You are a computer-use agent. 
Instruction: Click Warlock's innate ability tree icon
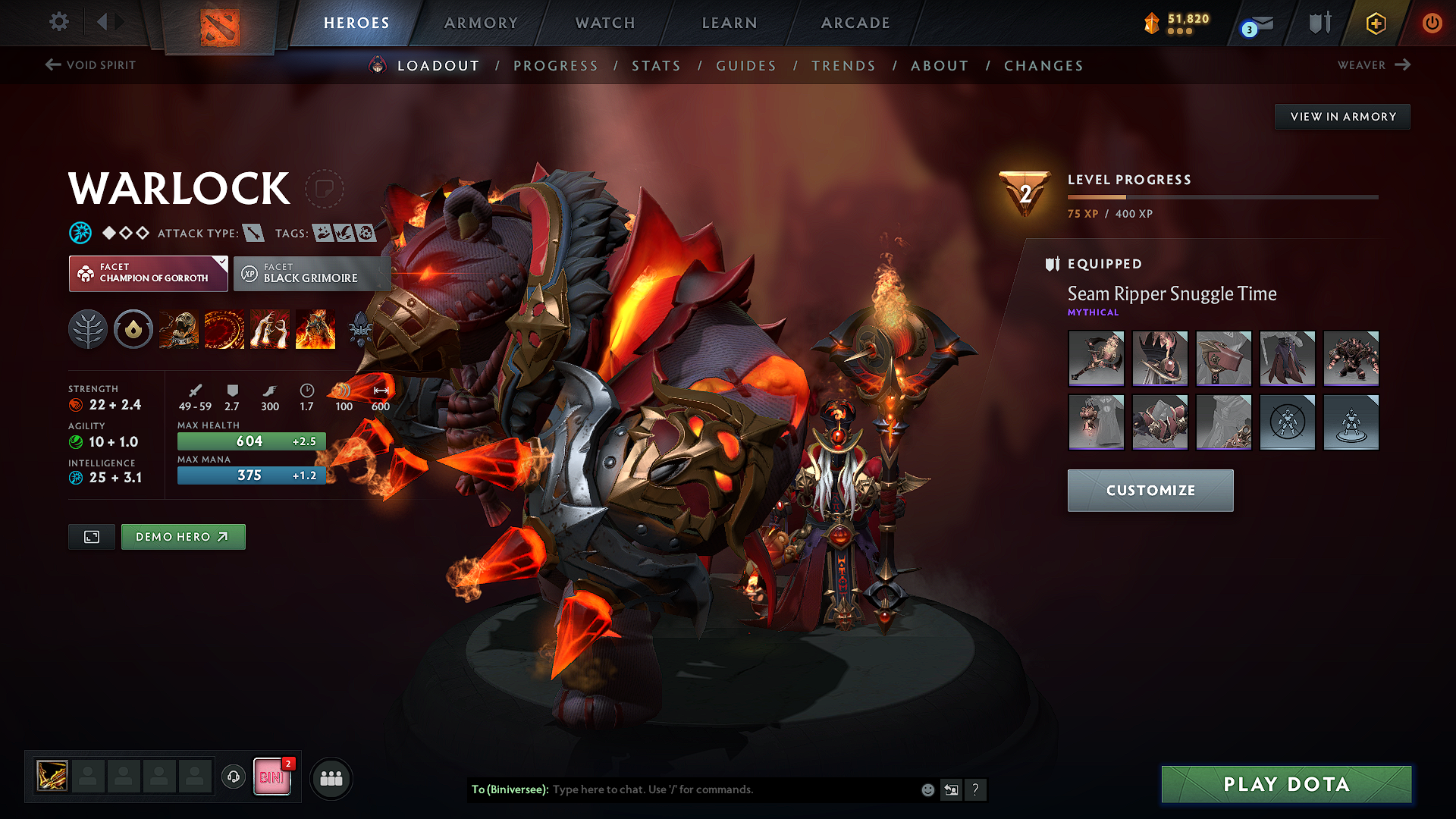pyautogui.click(x=88, y=329)
